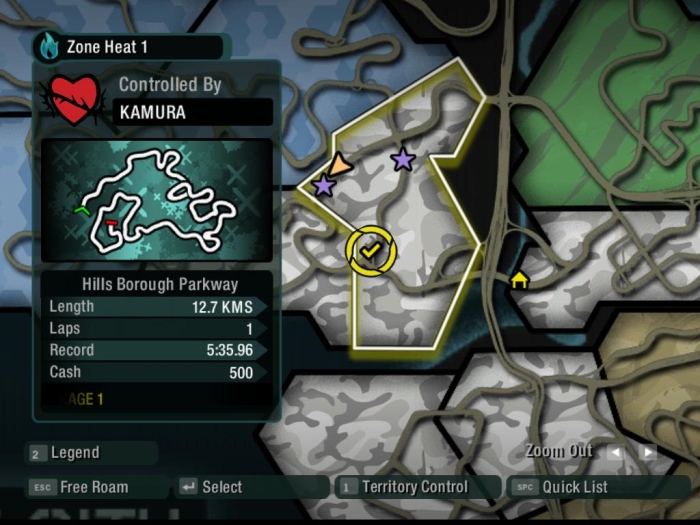This screenshot has width=700, height=525.
Task: Open the Territory Control view
Action: (x=413, y=487)
